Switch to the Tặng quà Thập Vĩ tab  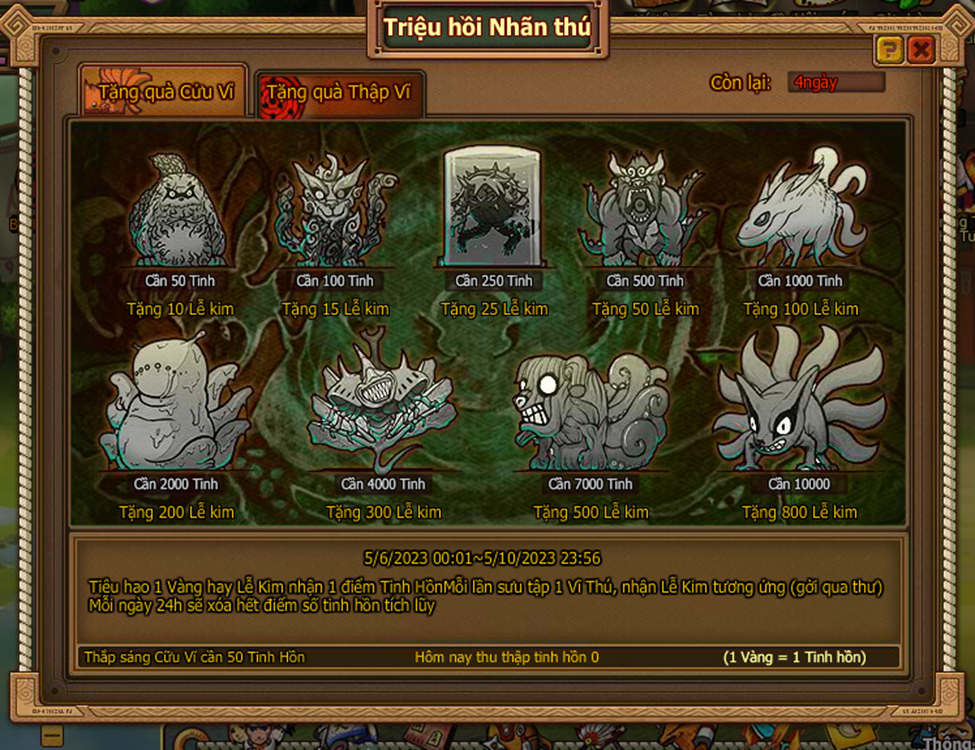(339, 93)
